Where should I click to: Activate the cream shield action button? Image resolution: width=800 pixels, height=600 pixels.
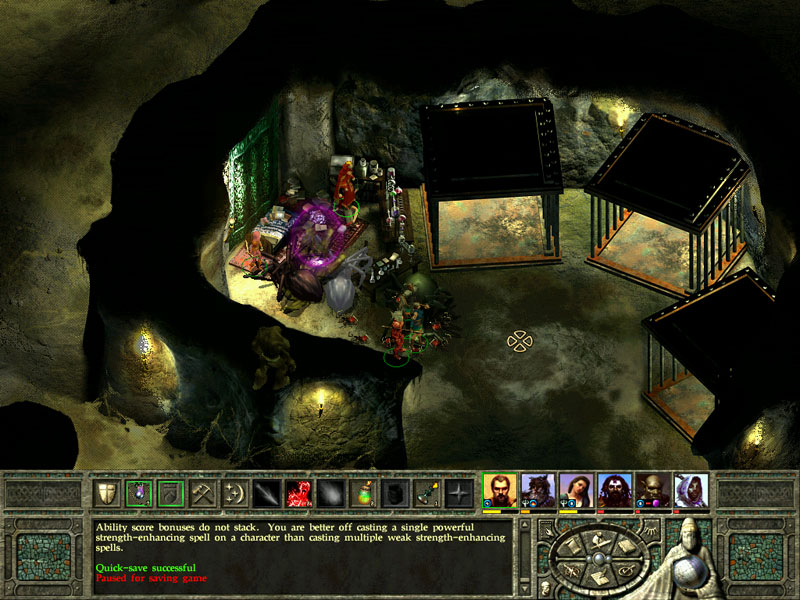[107, 492]
